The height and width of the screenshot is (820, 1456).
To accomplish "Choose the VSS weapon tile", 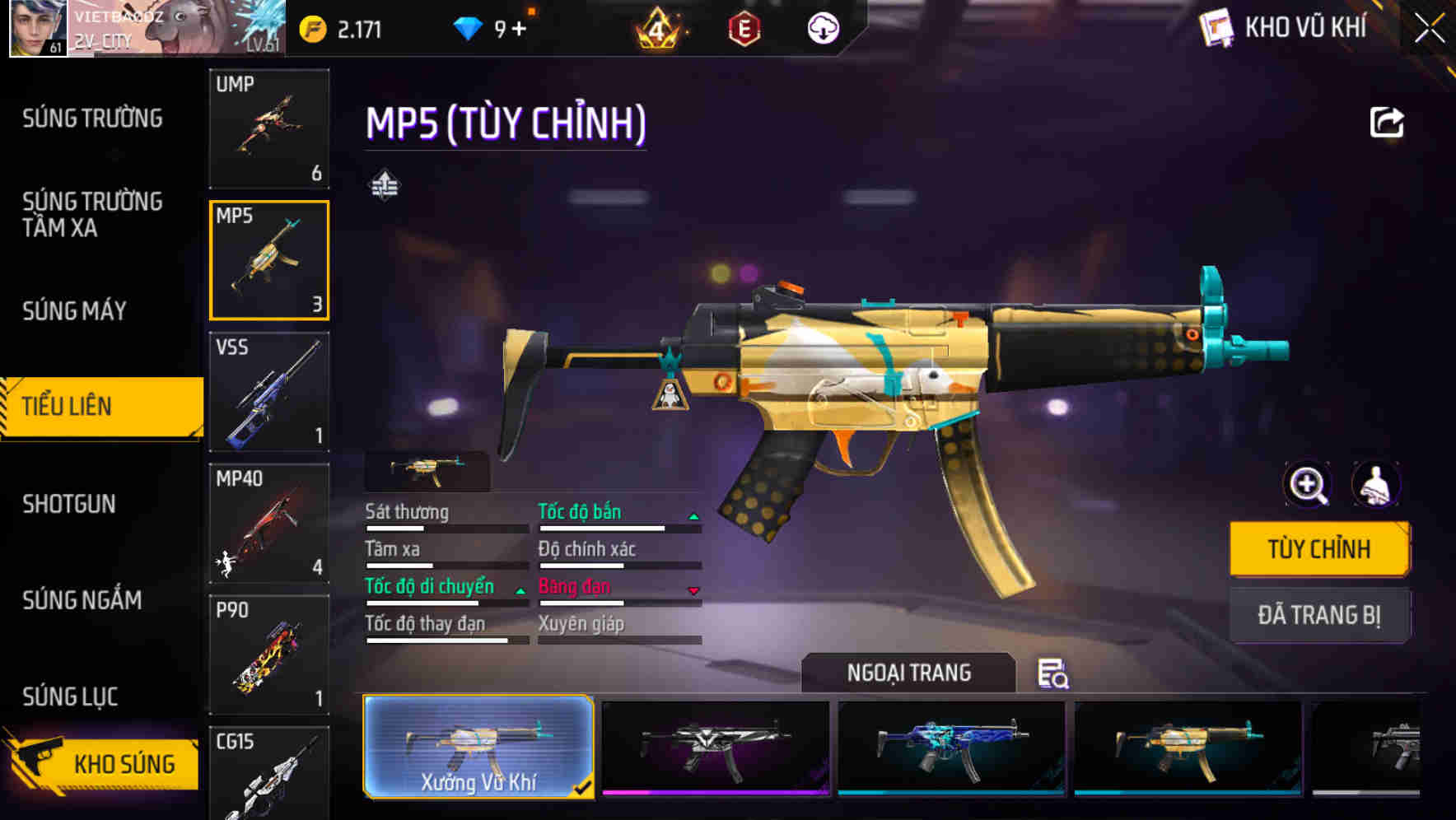I will pyautogui.click(x=269, y=392).
